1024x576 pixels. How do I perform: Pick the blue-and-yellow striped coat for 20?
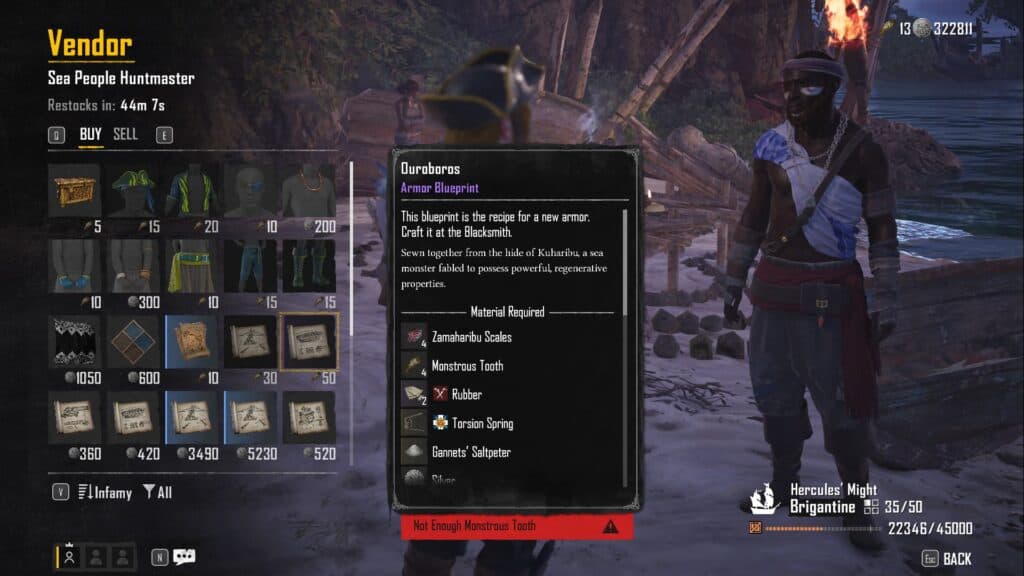[191, 191]
